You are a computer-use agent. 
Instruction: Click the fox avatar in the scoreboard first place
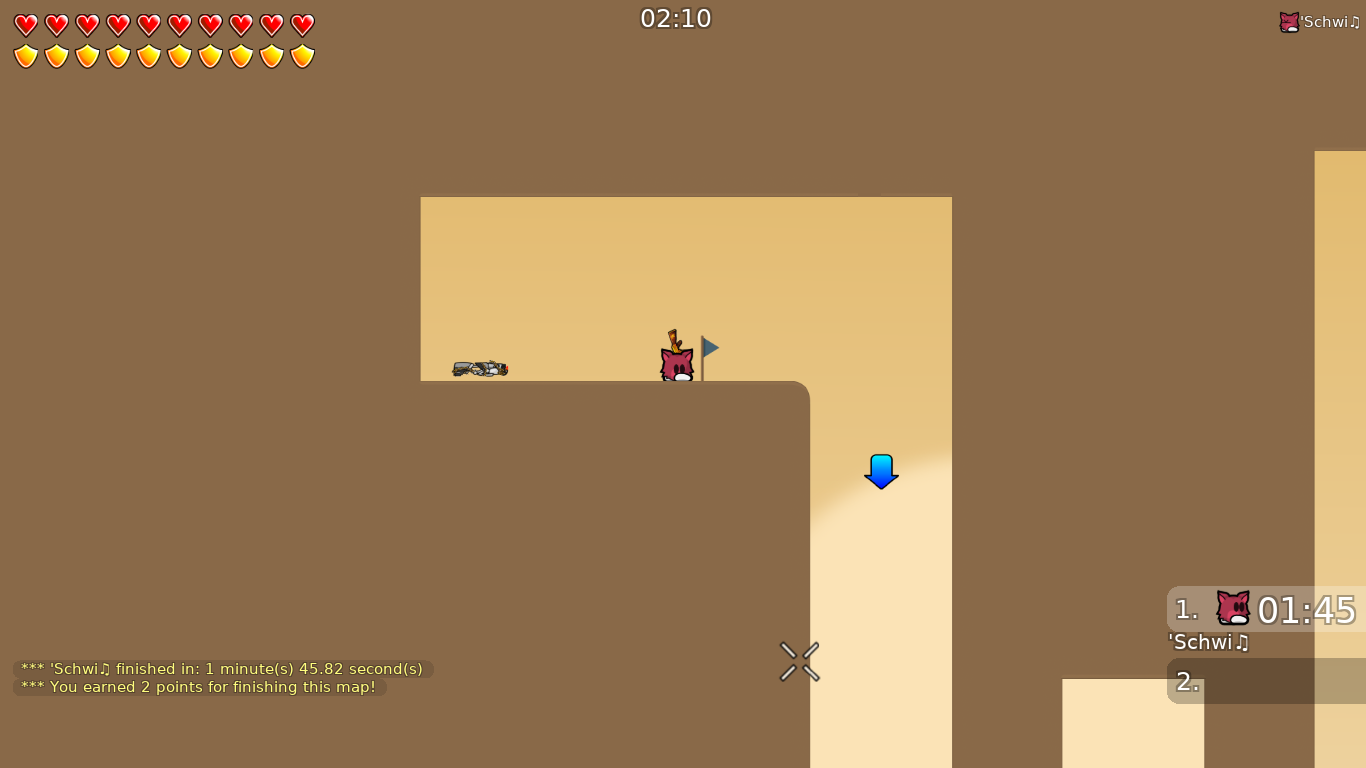coord(1232,605)
